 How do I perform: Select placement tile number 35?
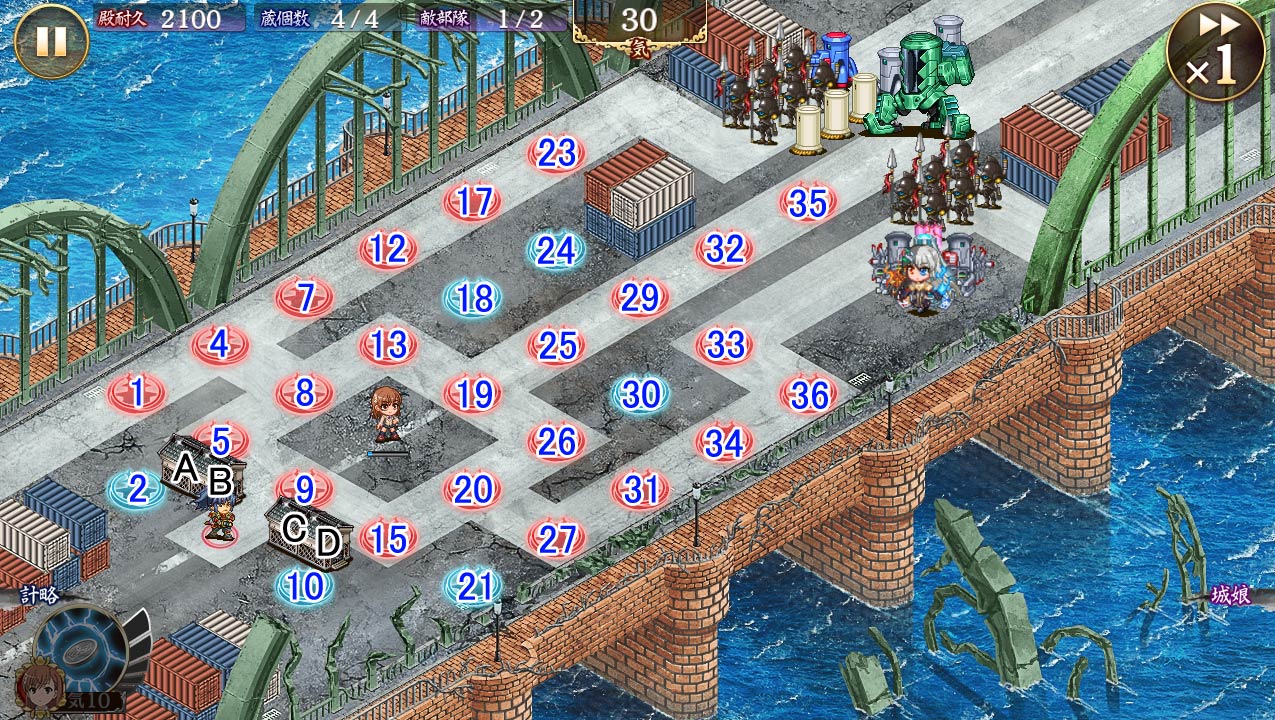[808, 203]
